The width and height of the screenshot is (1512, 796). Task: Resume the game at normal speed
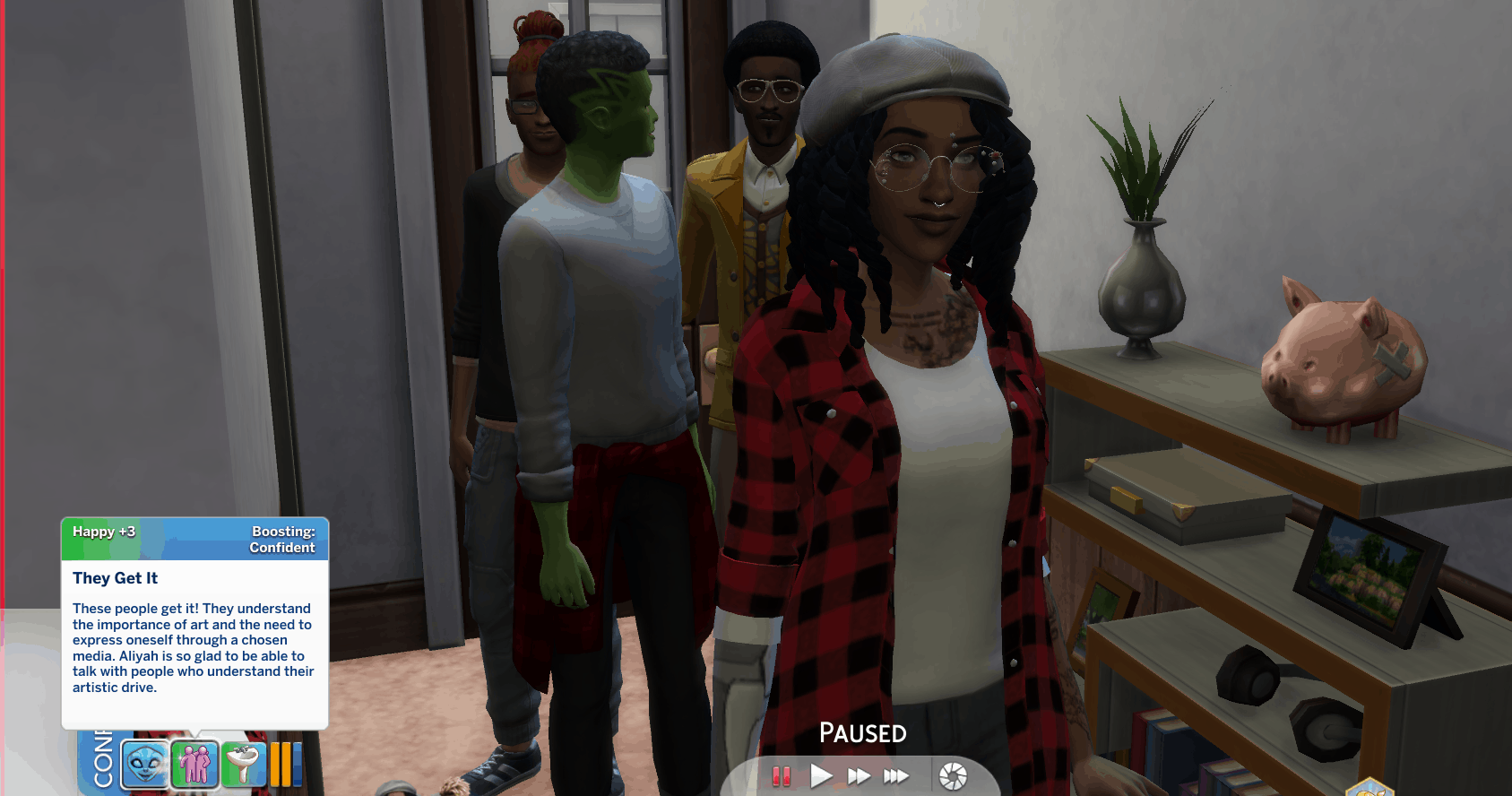click(x=821, y=776)
